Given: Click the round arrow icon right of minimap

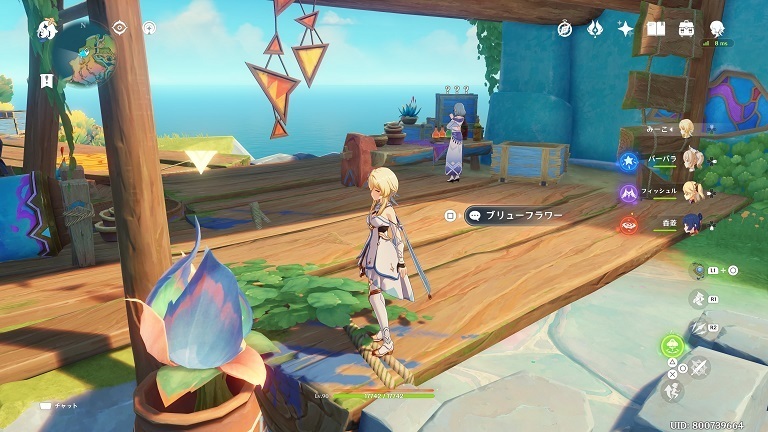Looking at the screenshot, I should tap(149, 28).
